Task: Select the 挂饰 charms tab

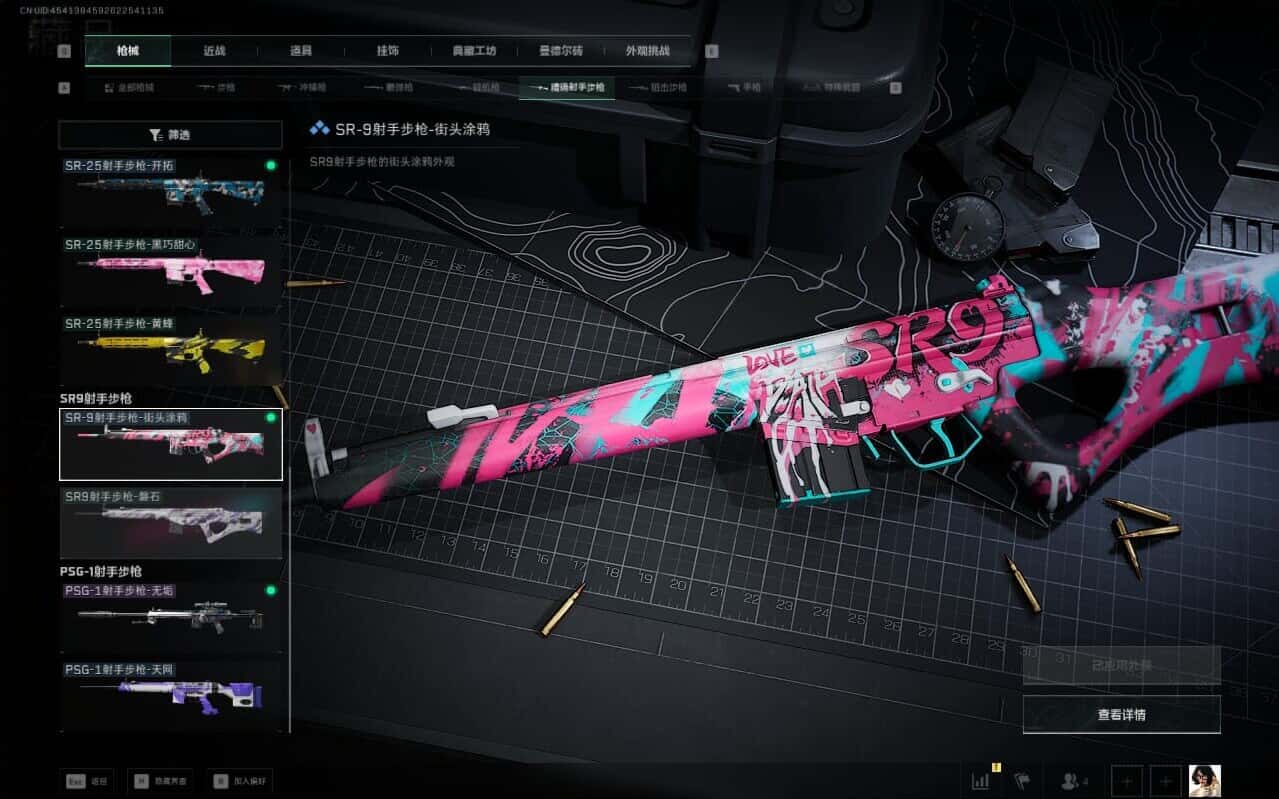Action: pyautogui.click(x=388, y=51)
